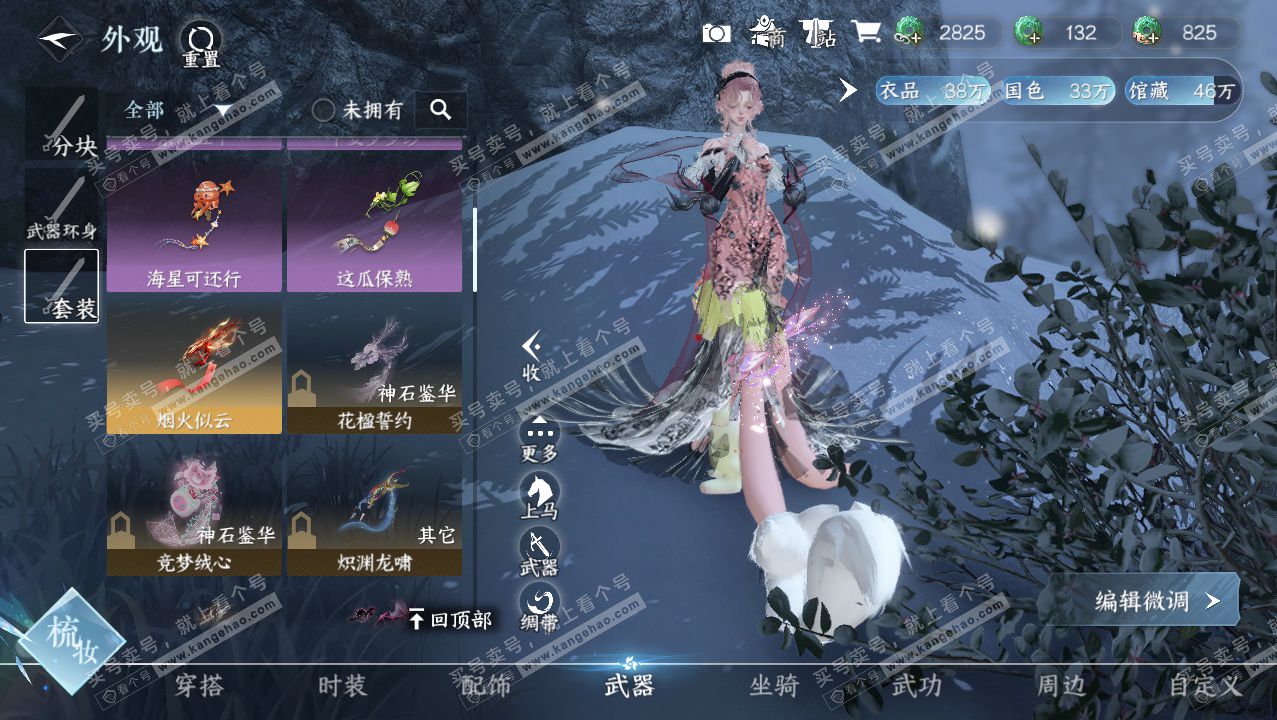Toggle the 未拥有 checkbox
The width and height of the screenshot is (1277, 720).
[324, 110]
